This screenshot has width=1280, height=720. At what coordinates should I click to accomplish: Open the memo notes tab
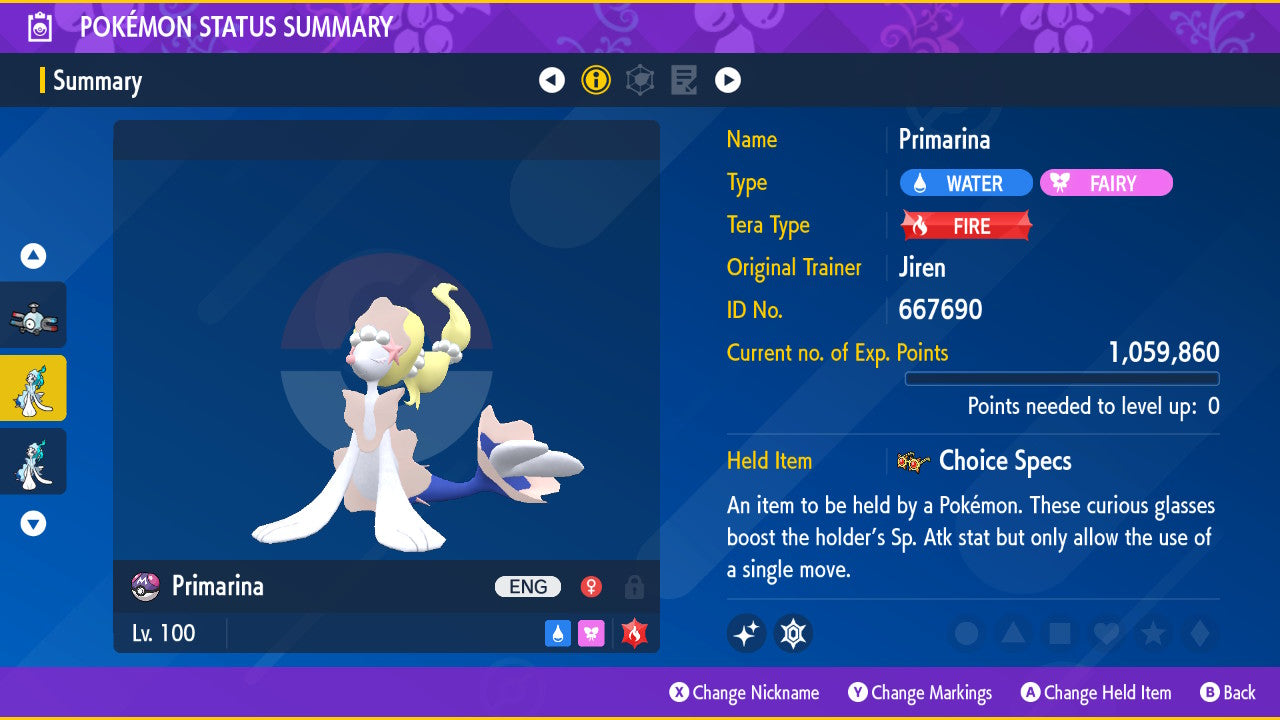click(684, 80)
